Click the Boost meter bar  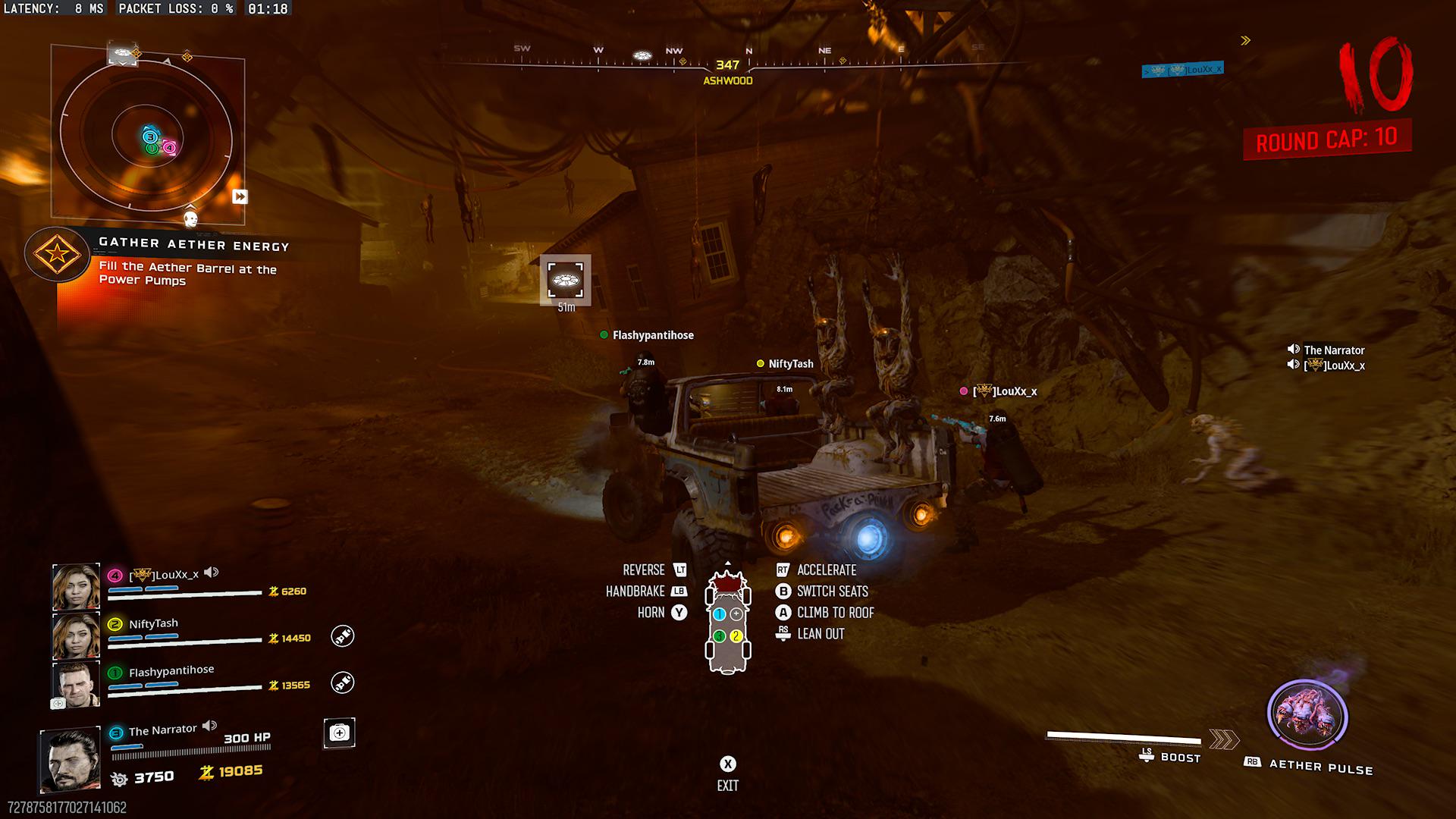pos(1123,738)
